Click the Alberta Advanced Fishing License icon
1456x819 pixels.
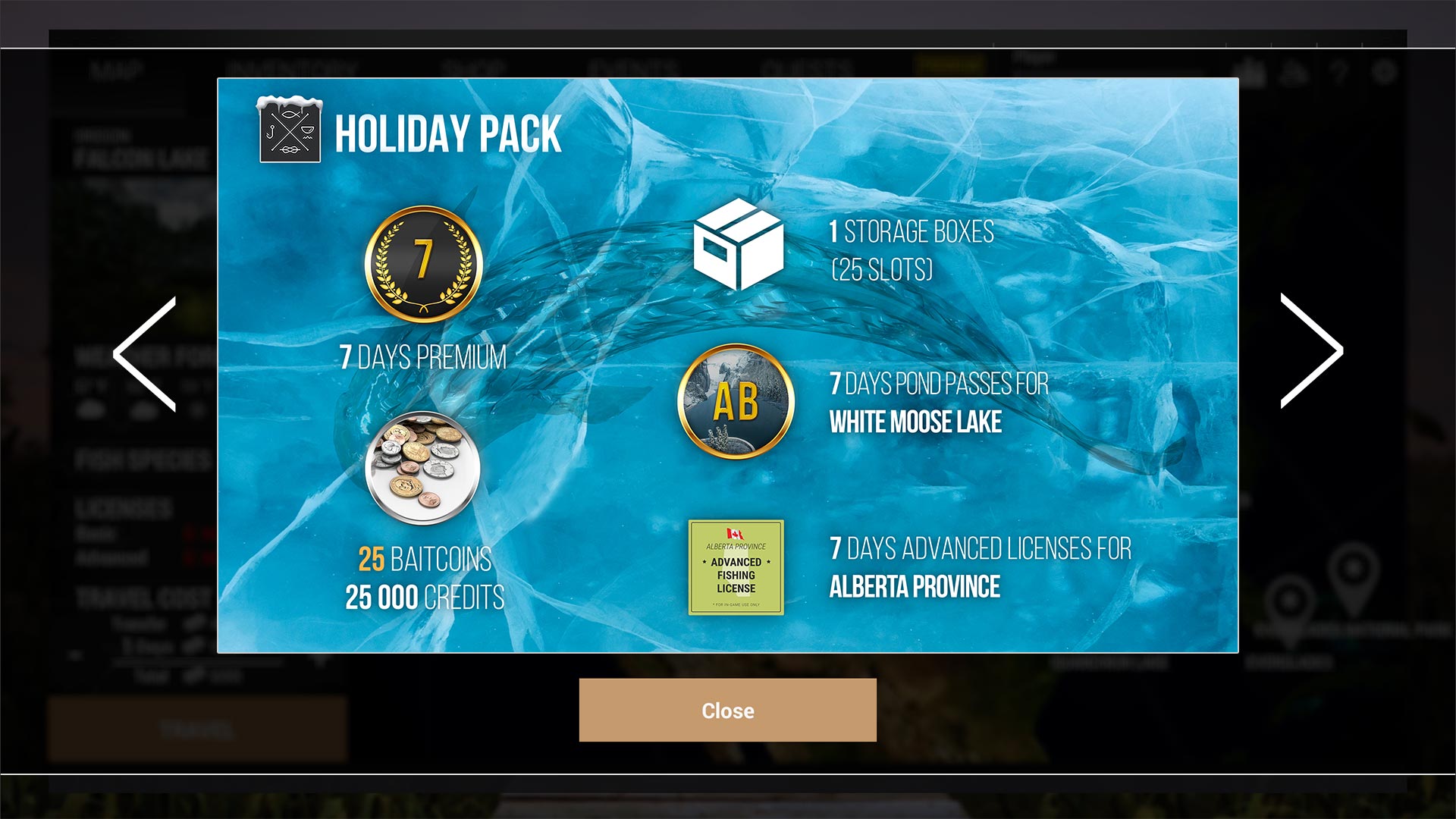(735, 568)
